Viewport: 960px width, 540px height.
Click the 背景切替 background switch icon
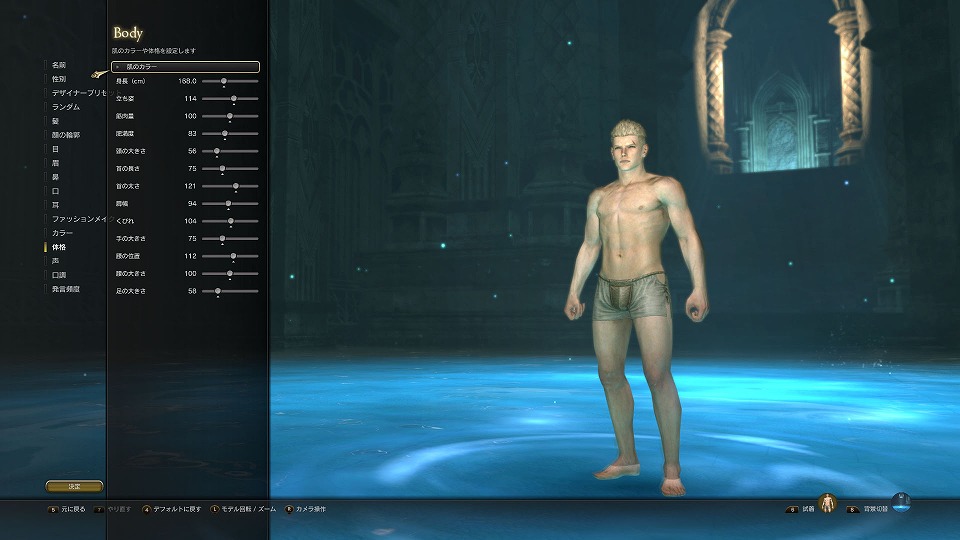click(901, 503)
